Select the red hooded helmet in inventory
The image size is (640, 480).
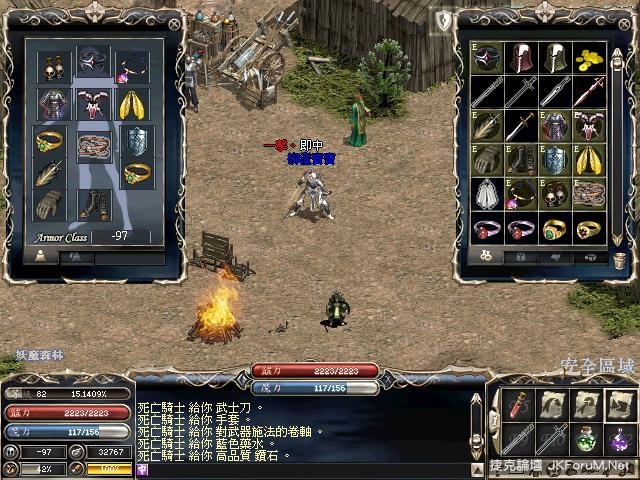(520, 57)
